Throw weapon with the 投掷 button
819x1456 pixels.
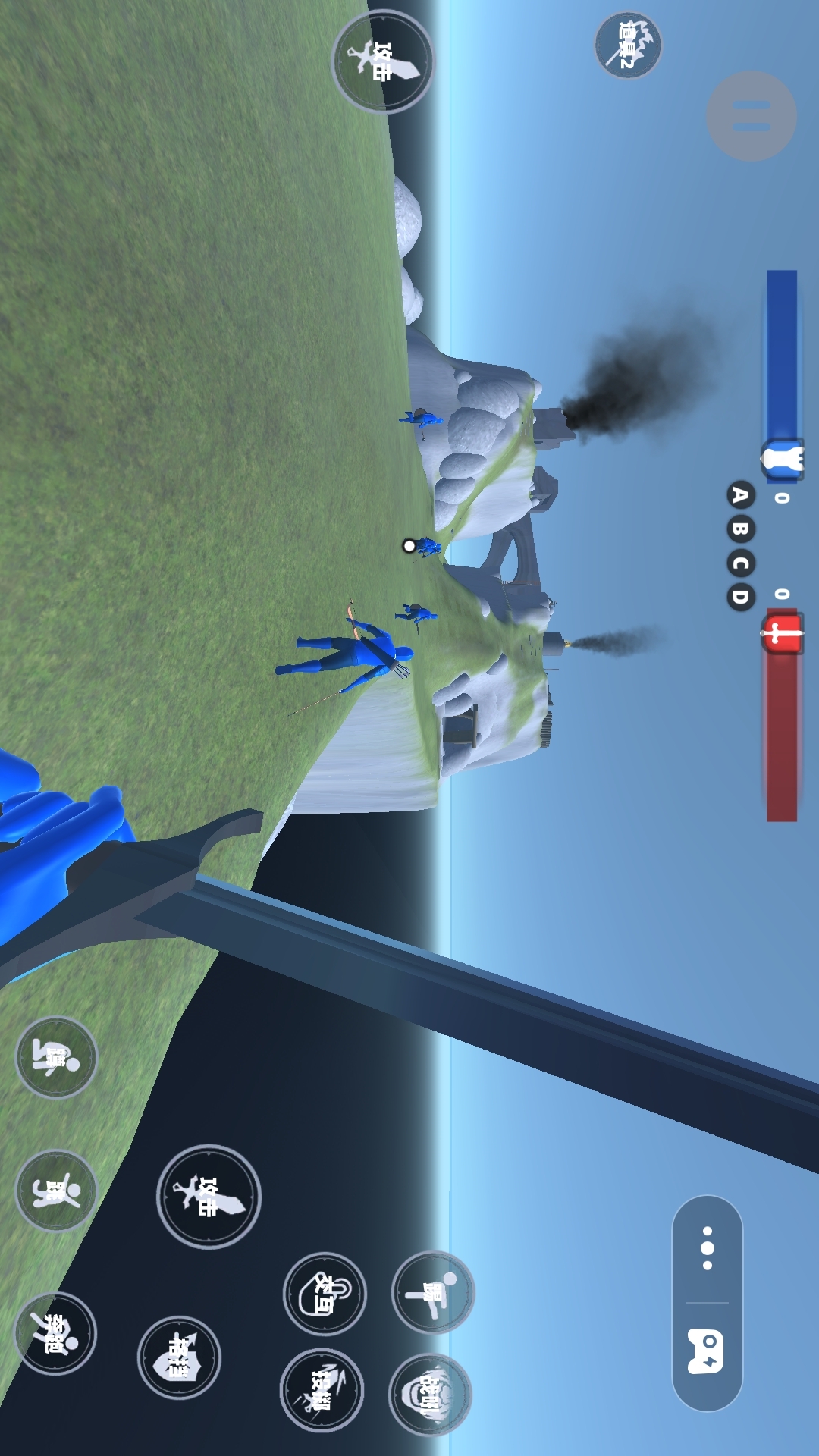(x=322, y=1390)
